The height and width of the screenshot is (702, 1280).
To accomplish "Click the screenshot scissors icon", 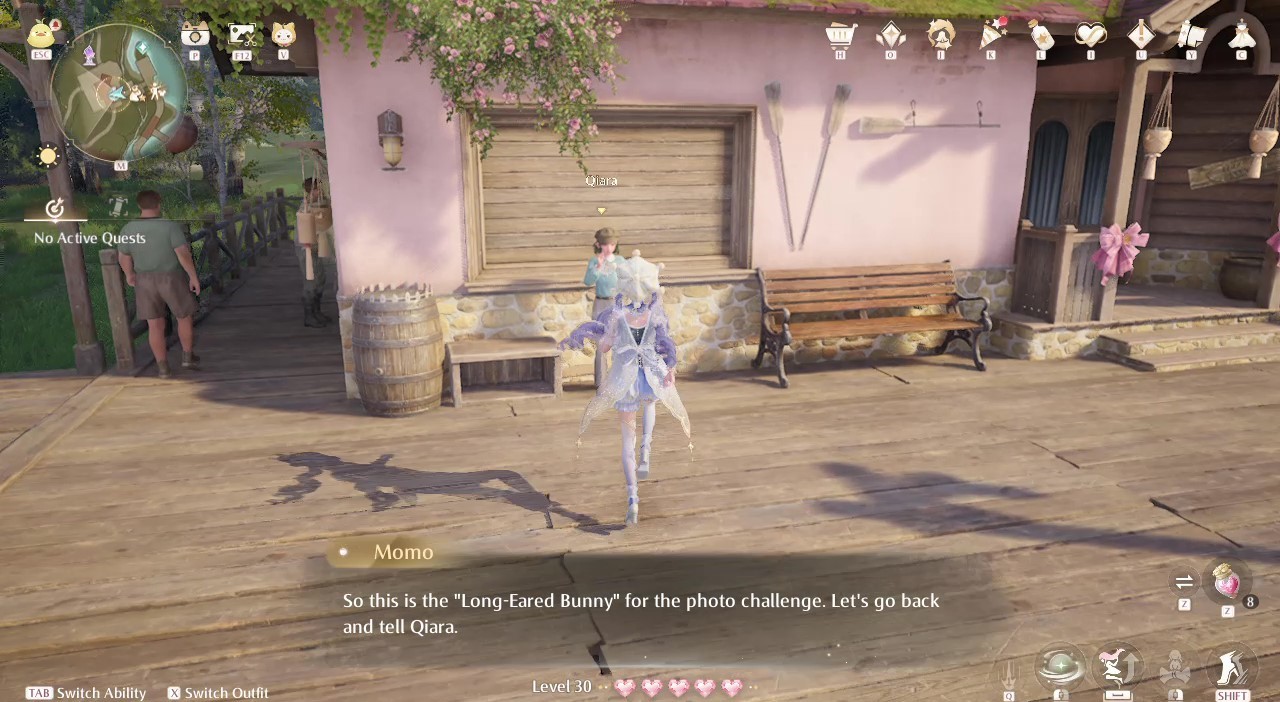I will click(241, 36).
